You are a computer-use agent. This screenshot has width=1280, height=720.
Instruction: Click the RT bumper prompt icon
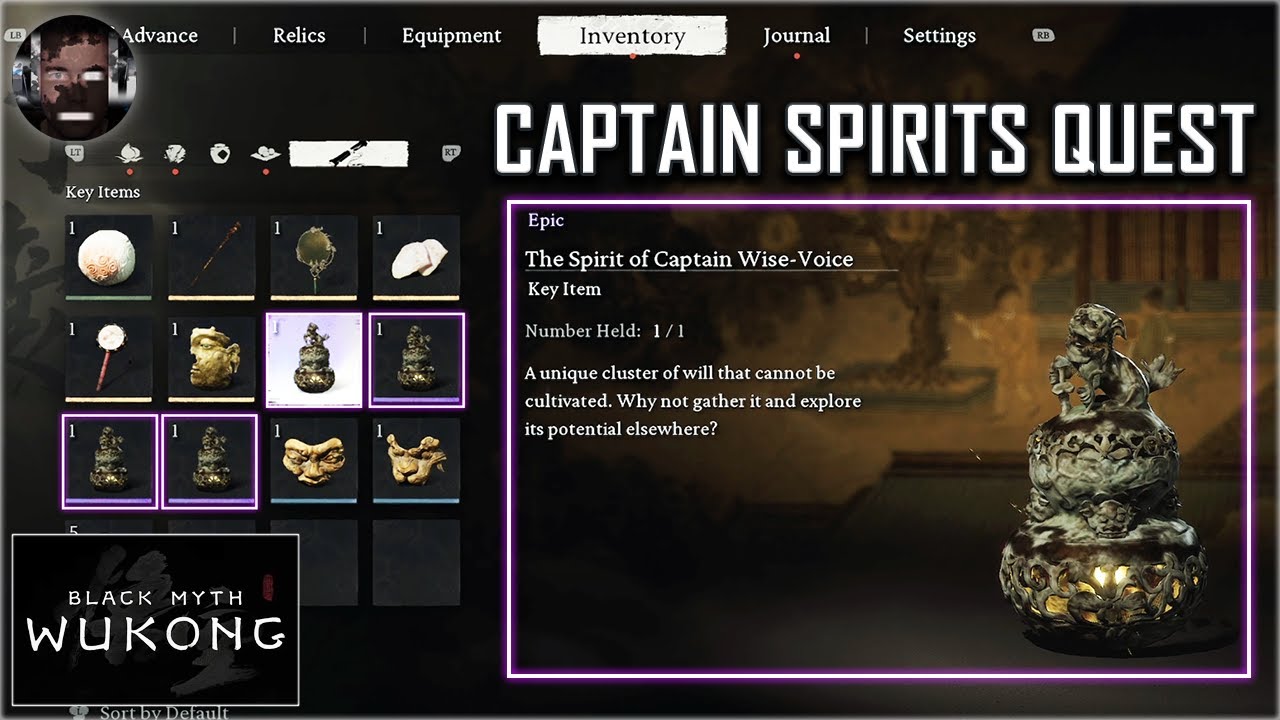[450, 152]
